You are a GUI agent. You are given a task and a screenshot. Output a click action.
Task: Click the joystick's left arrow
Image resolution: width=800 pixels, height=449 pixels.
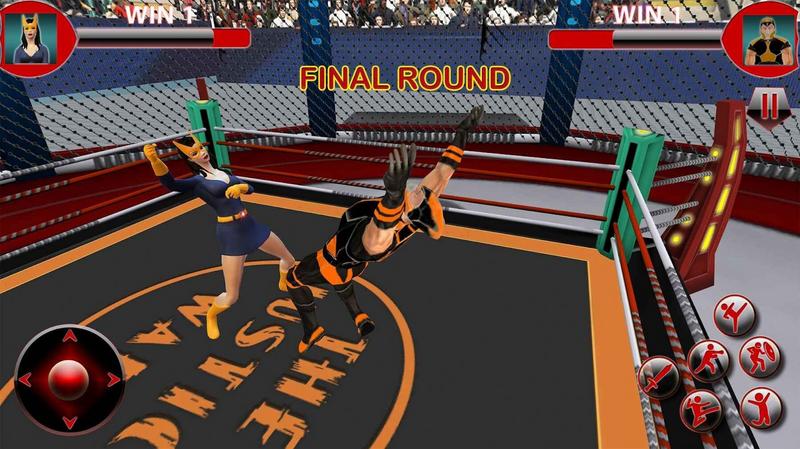click(26, 380)
